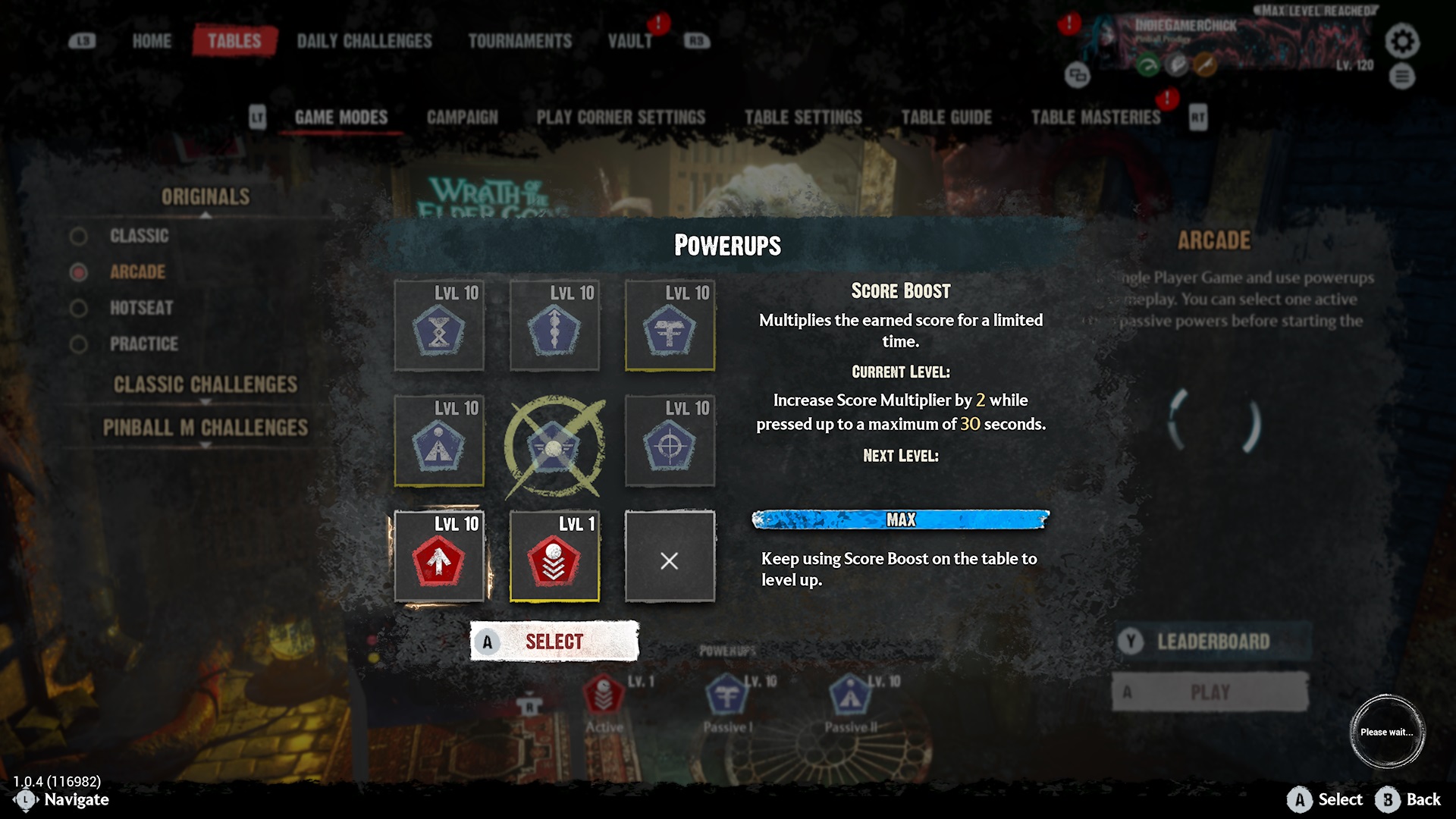This screenshot has height=819, width=1456.
Task: Choose the Hotseat game mode
Action: pyautogui.click(x=141, y=308)
